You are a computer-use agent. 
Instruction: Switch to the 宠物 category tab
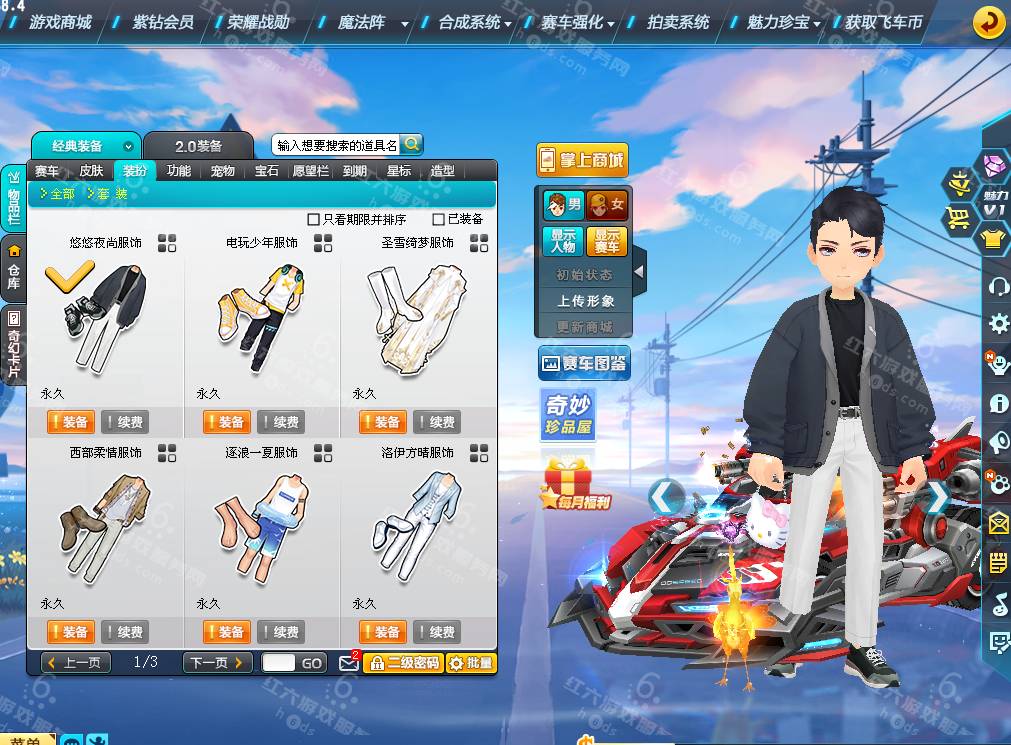(222, 171)
